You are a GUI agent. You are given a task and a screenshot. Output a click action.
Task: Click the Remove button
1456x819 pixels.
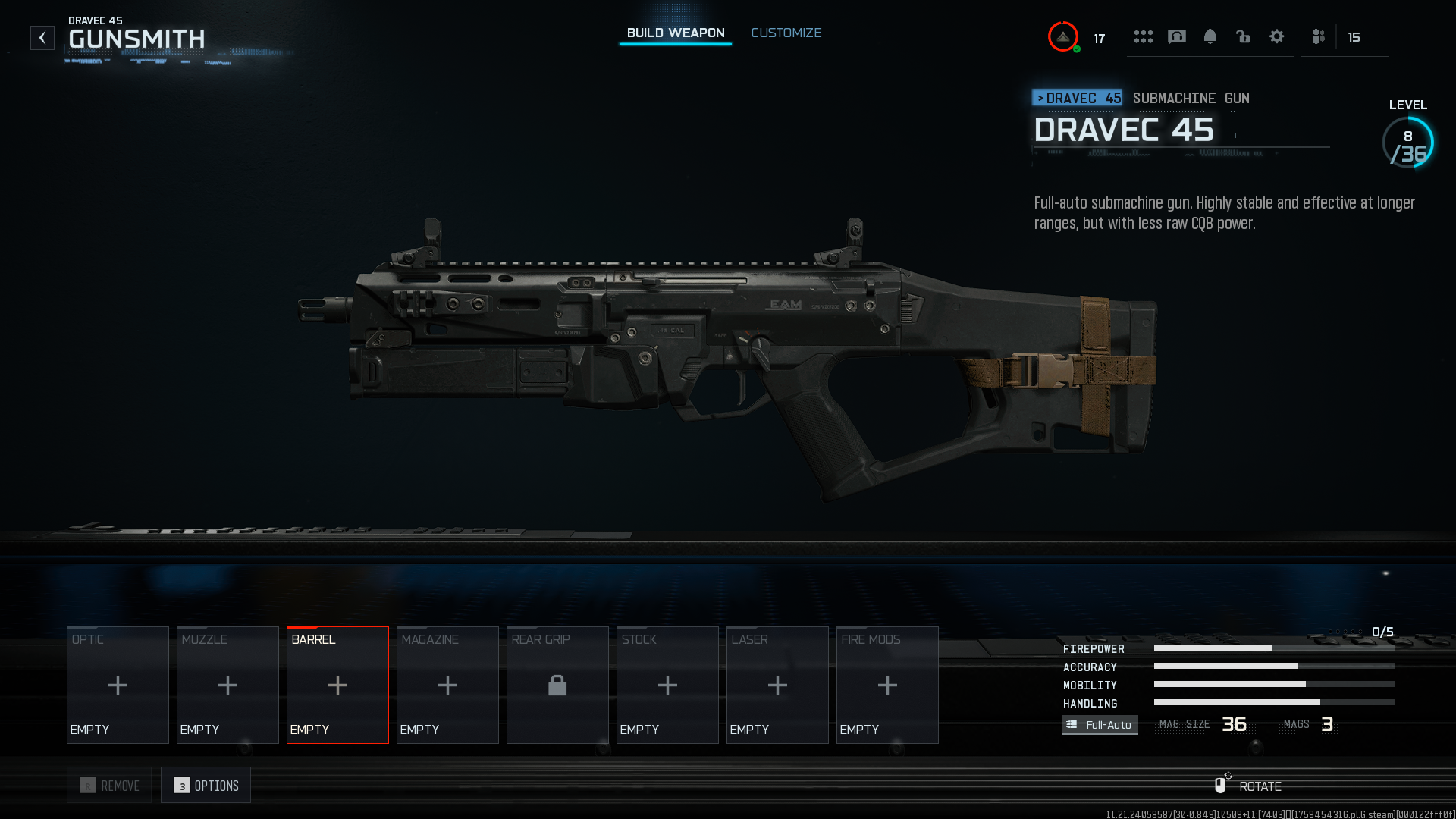click(x=109, y=786)
